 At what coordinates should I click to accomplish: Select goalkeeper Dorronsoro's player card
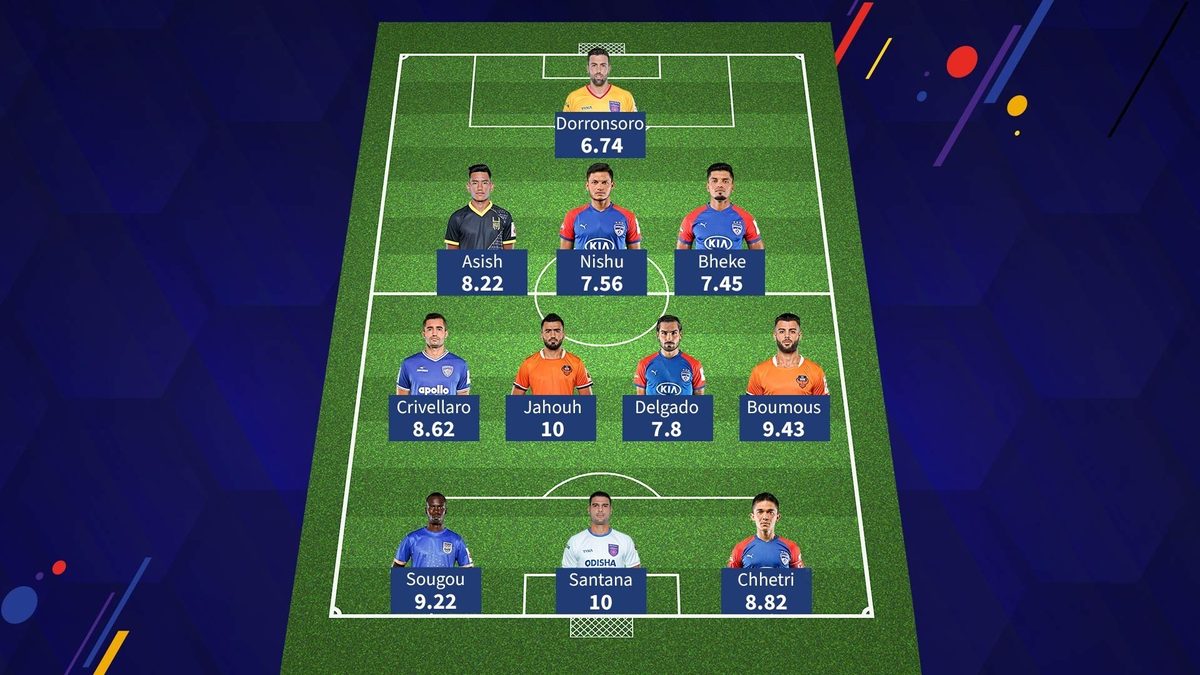click(600, 134)
